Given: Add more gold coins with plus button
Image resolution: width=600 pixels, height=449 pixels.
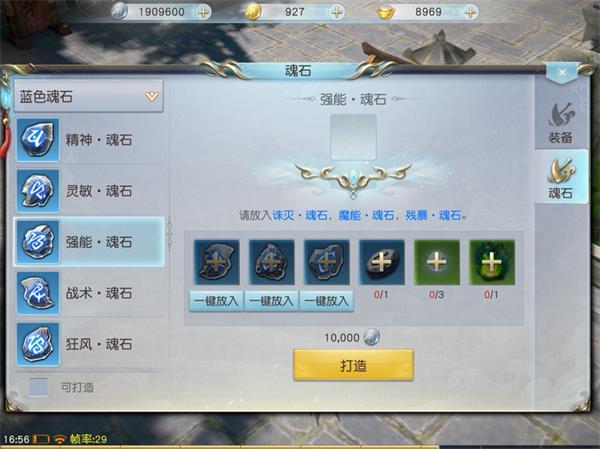Looking at the screenshot, I should 337,11.
